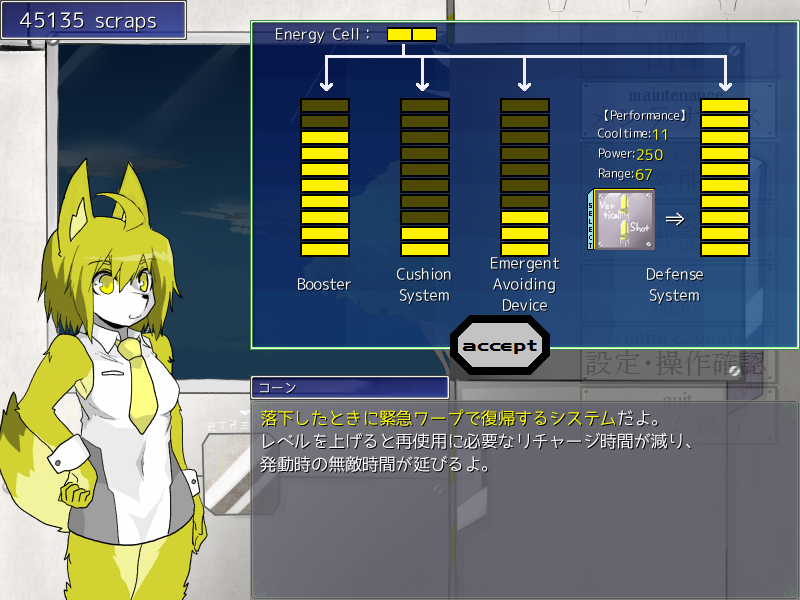Select the Booster energy gauge
The width and height of the screenshot is (800, 600).
(325, 177)
